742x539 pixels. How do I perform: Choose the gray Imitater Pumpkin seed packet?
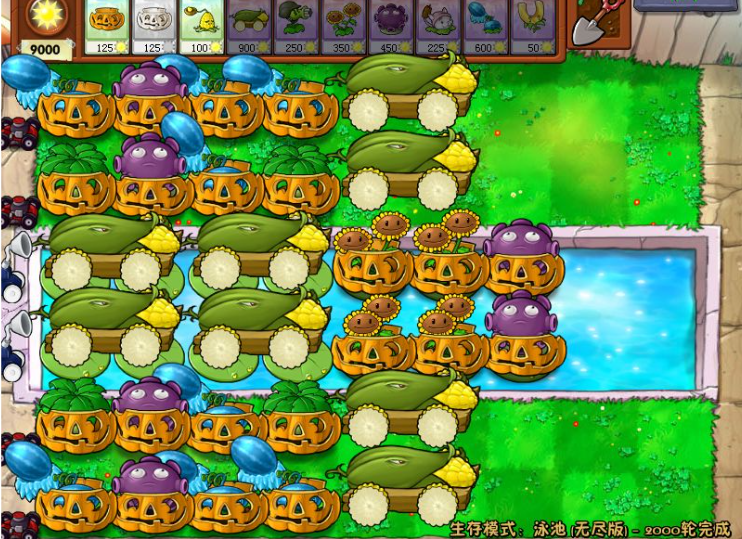coord(154,26)
